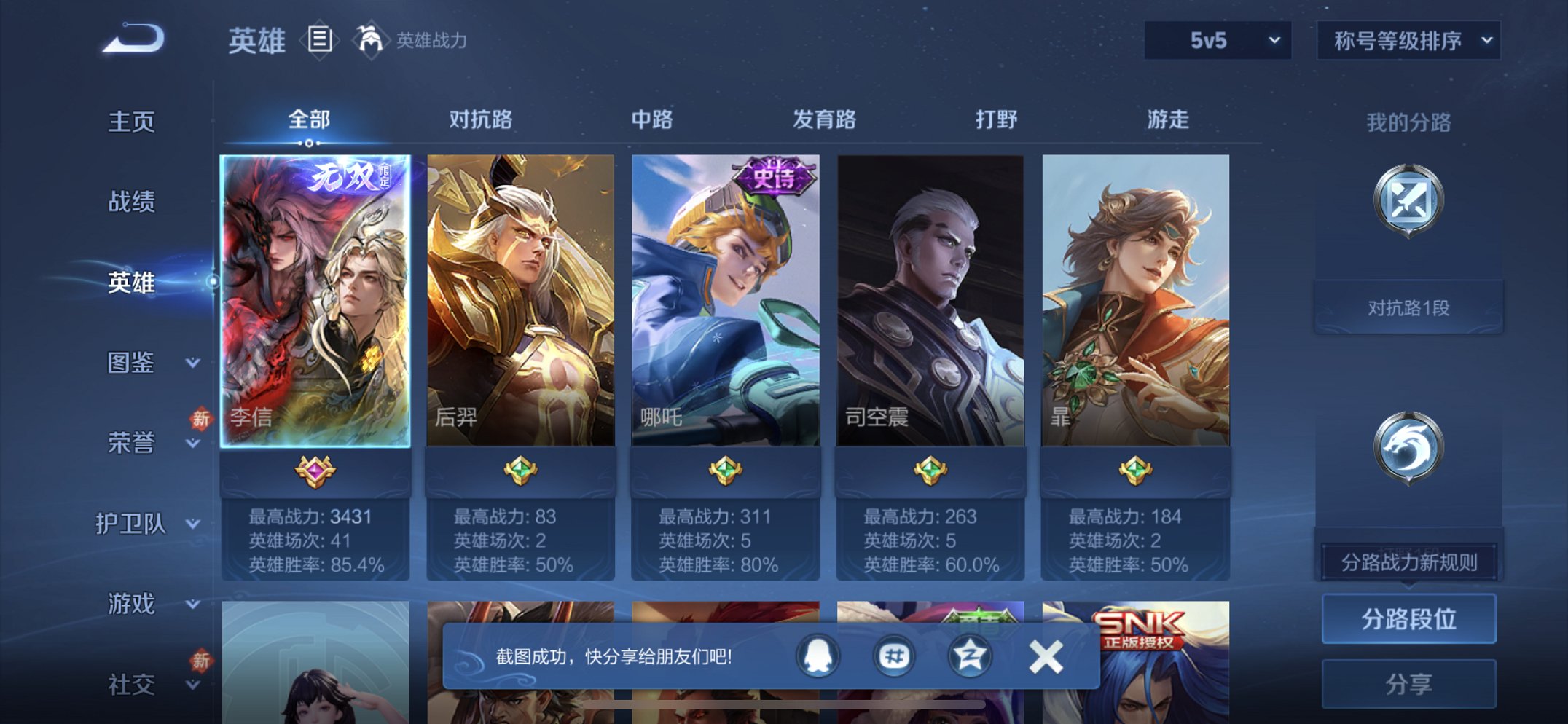This screenshot has height=724, width=1568.
Task: Share screenshot via the hashtag community icon
Action: 894,656
